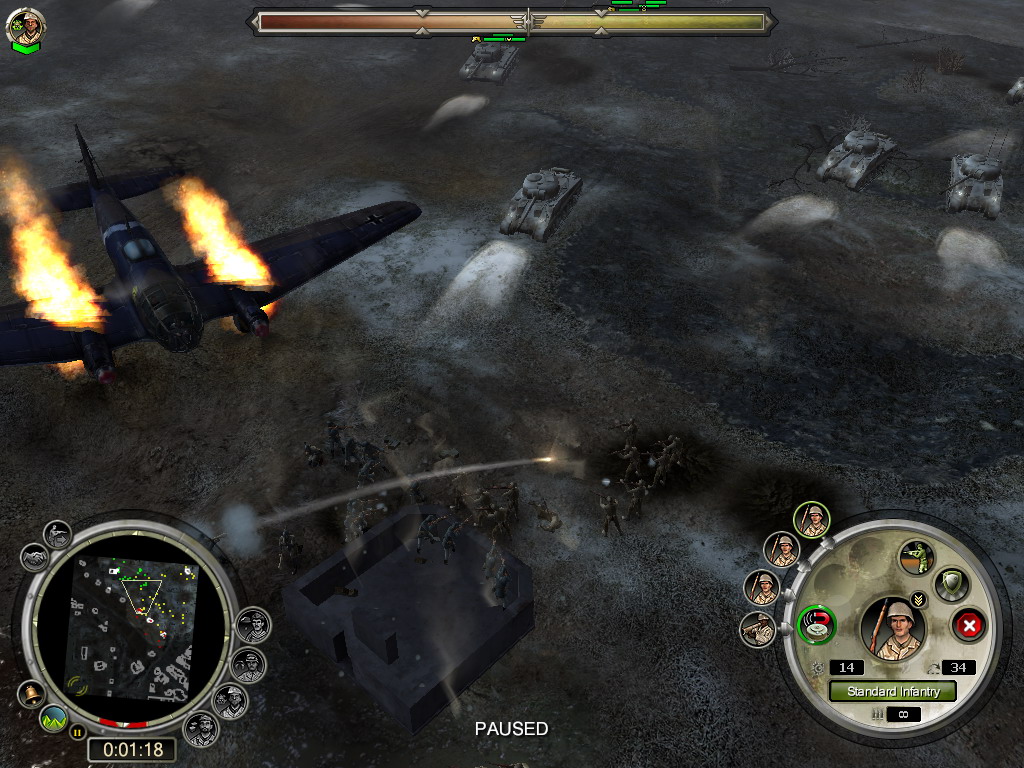This screenshot has width=1024, height=768.
Task: Select the bazooka soldier portrait
Action: click(757, 630)
